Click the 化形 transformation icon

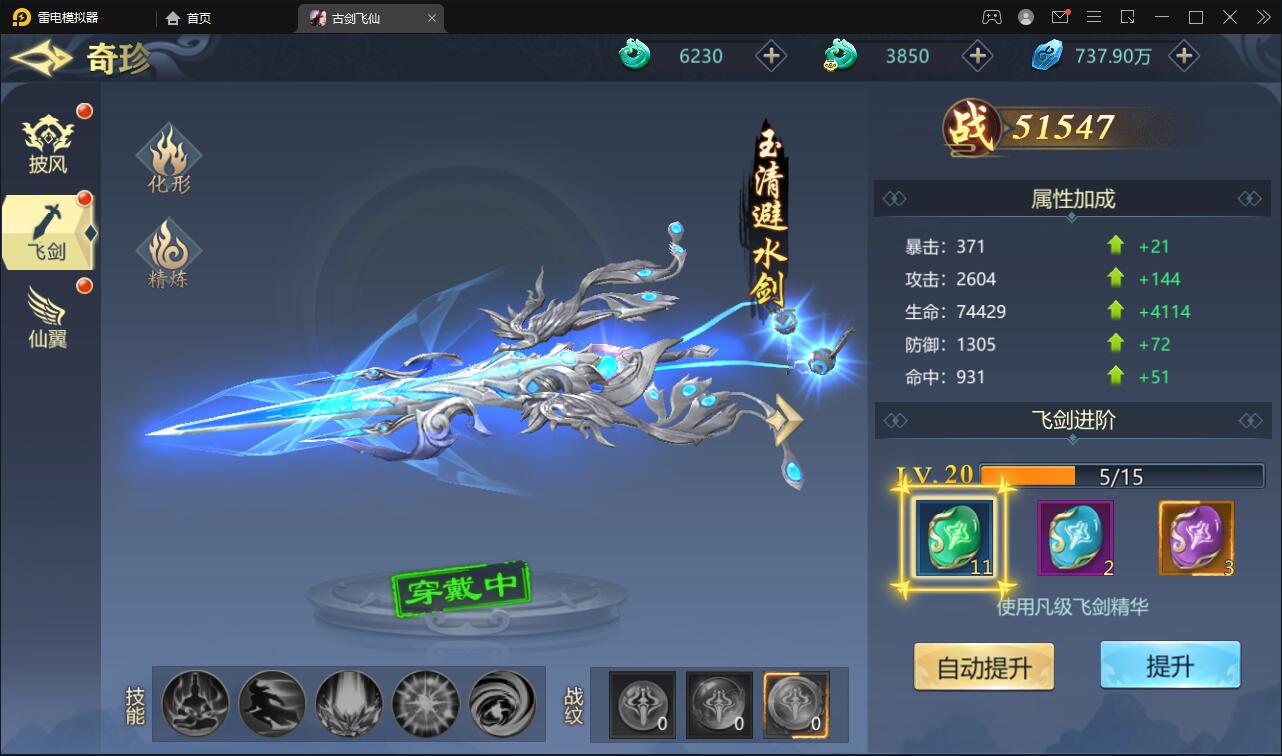[168, 157]
